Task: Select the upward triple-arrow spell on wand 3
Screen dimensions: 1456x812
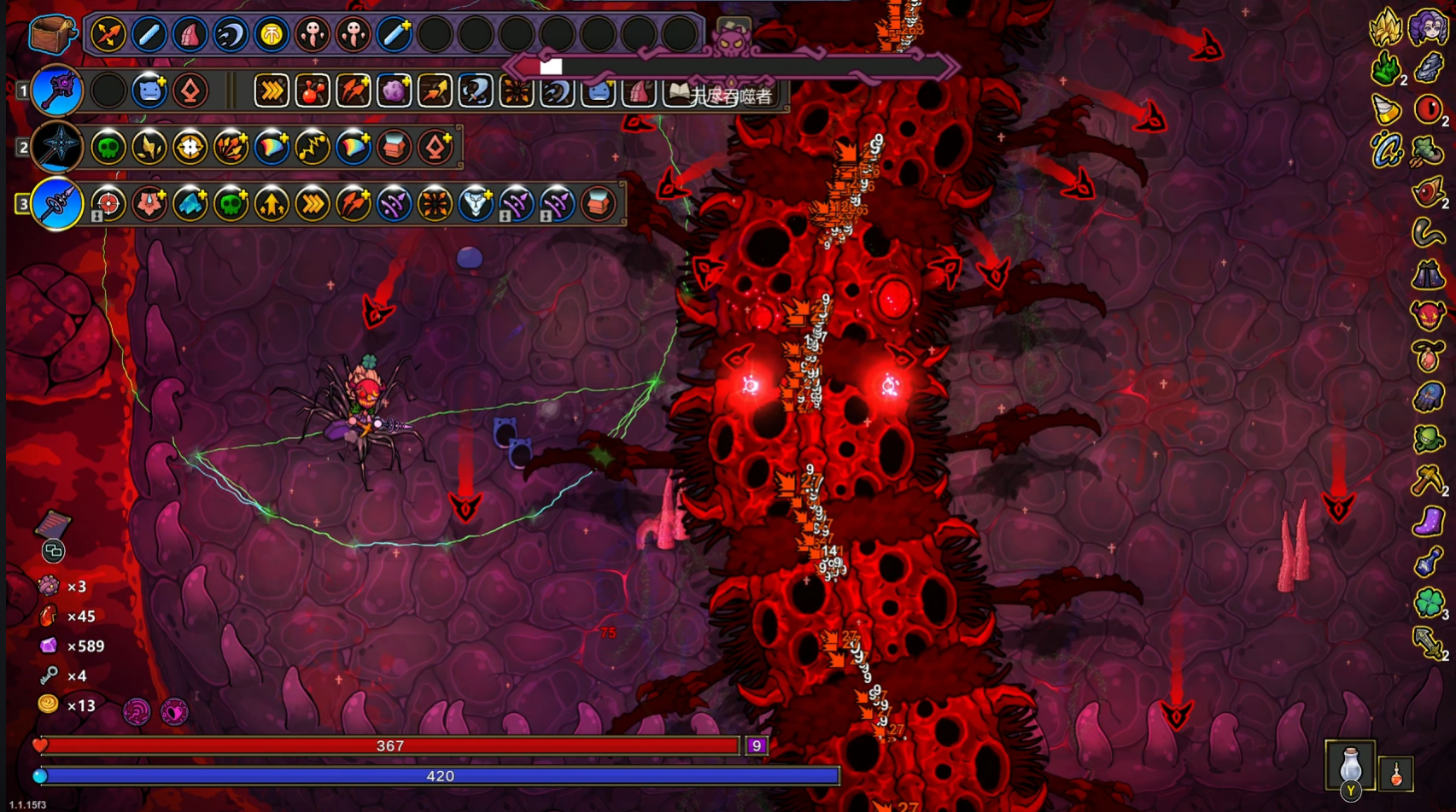Action: (272, 204)
